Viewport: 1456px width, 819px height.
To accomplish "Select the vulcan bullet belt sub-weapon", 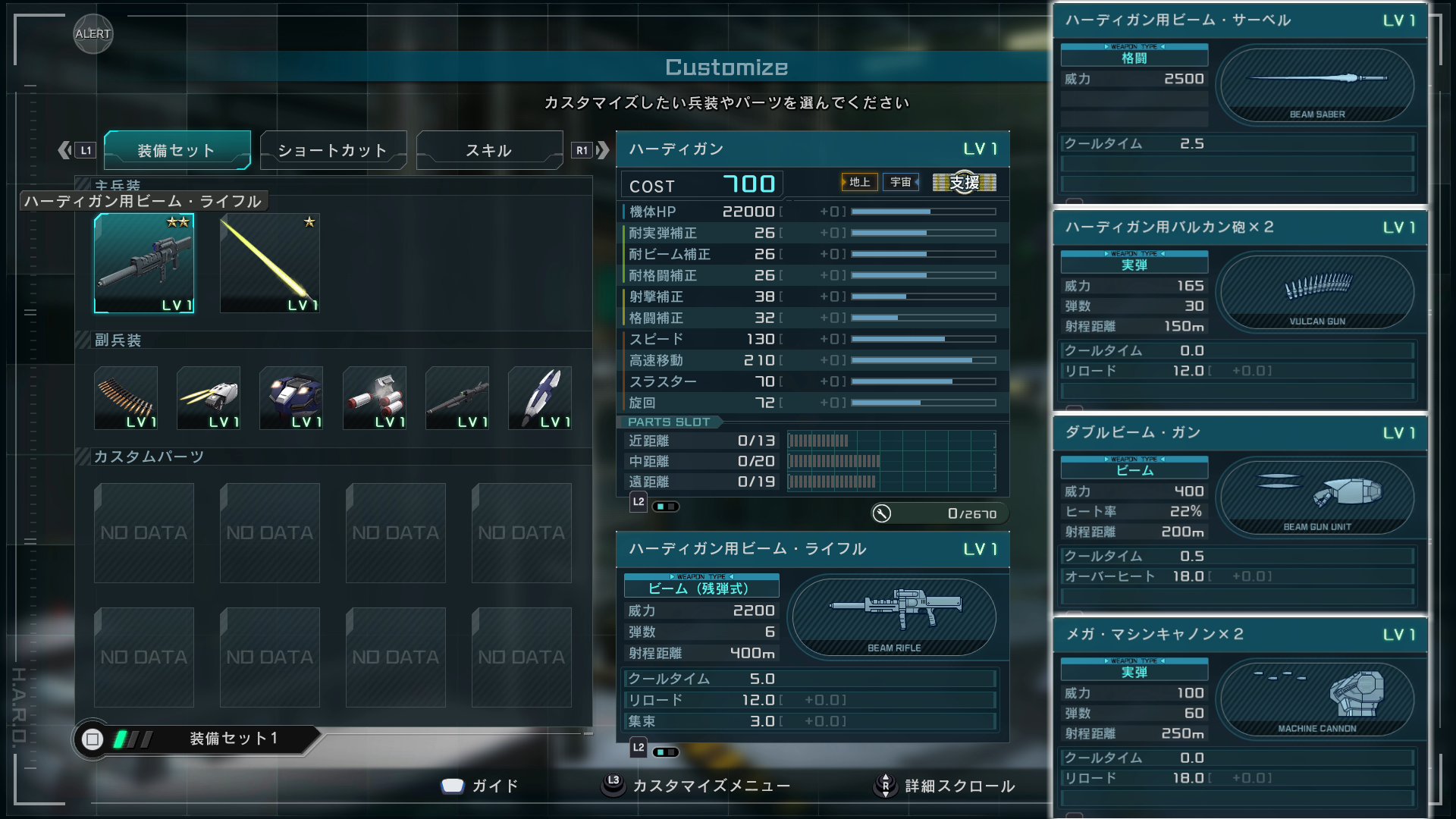I will [126, 398].
